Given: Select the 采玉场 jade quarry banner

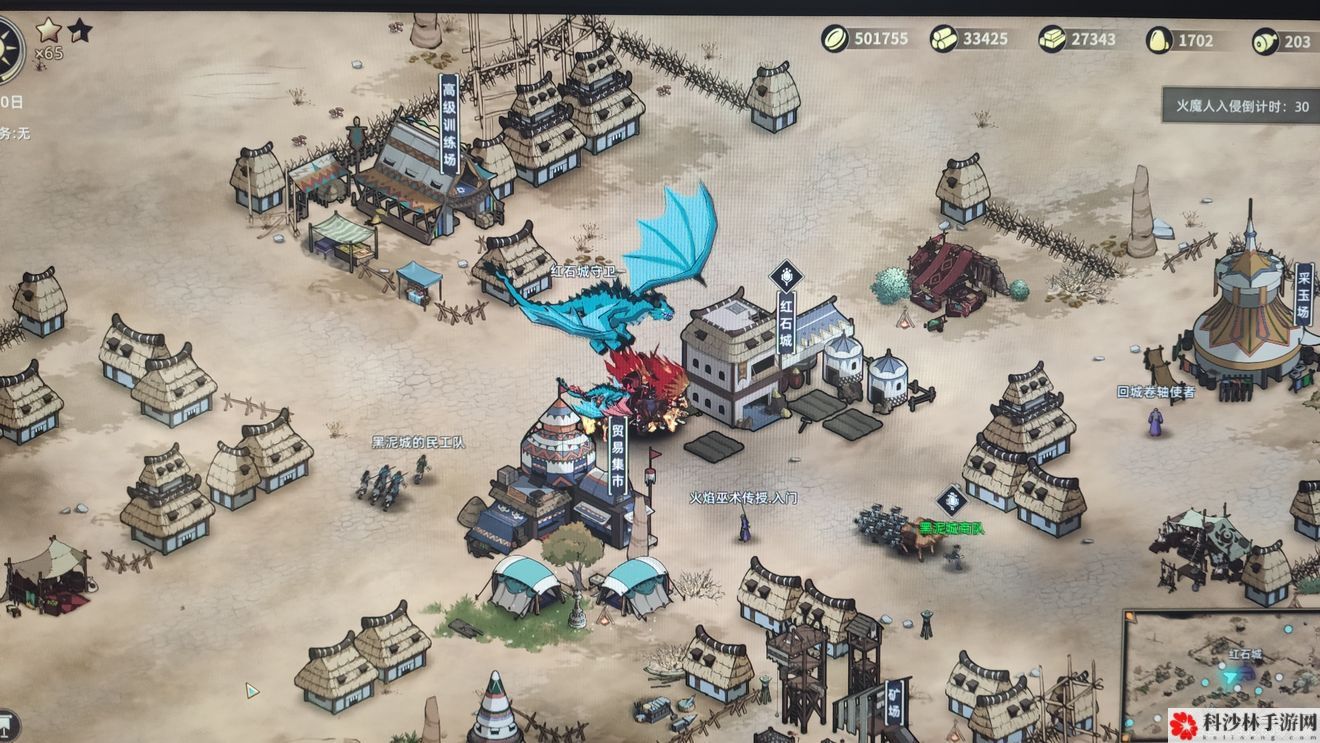Looking at the screenshot, I should (1303, 290).
